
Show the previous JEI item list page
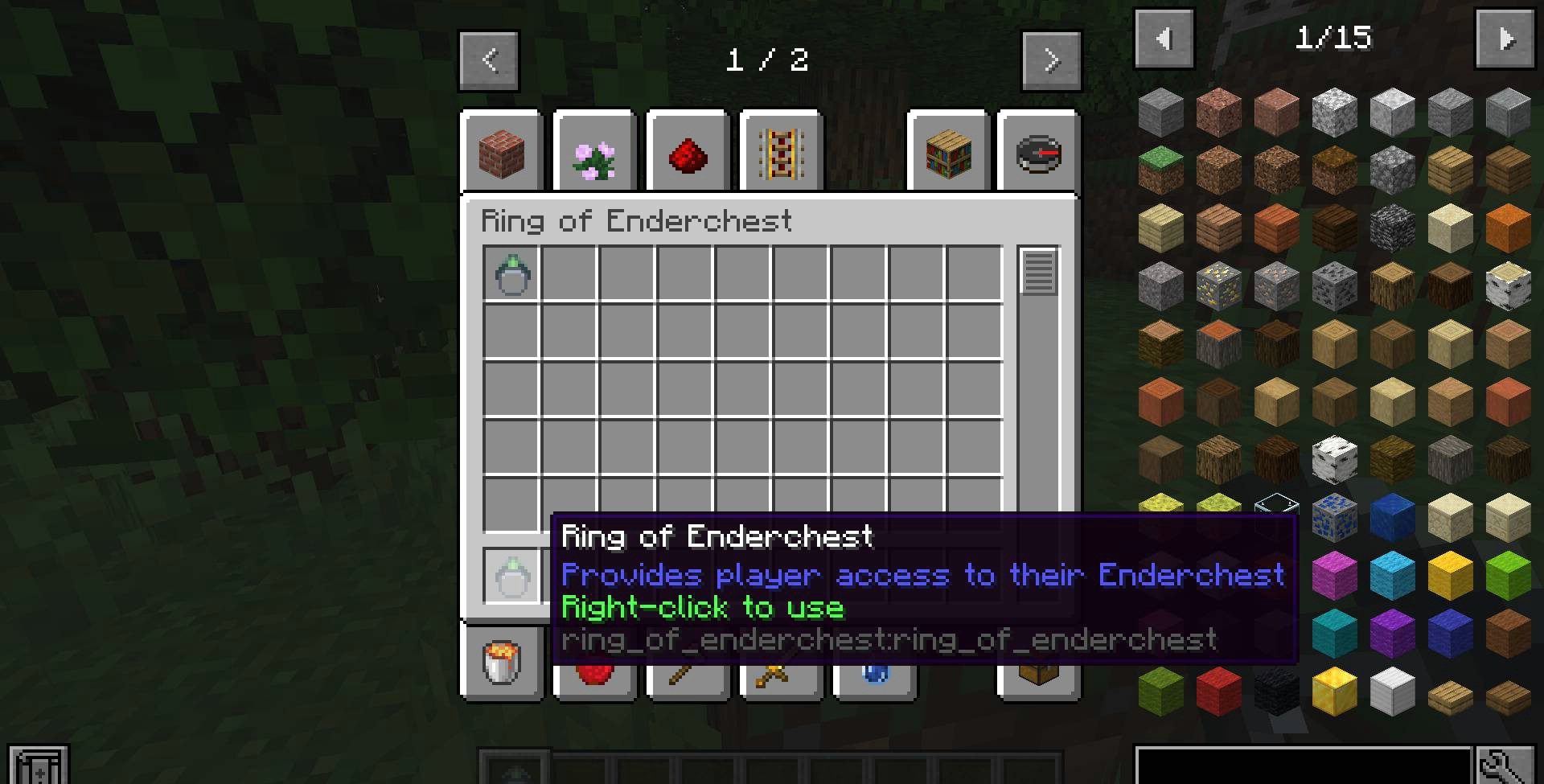(x=1164, y=39)
